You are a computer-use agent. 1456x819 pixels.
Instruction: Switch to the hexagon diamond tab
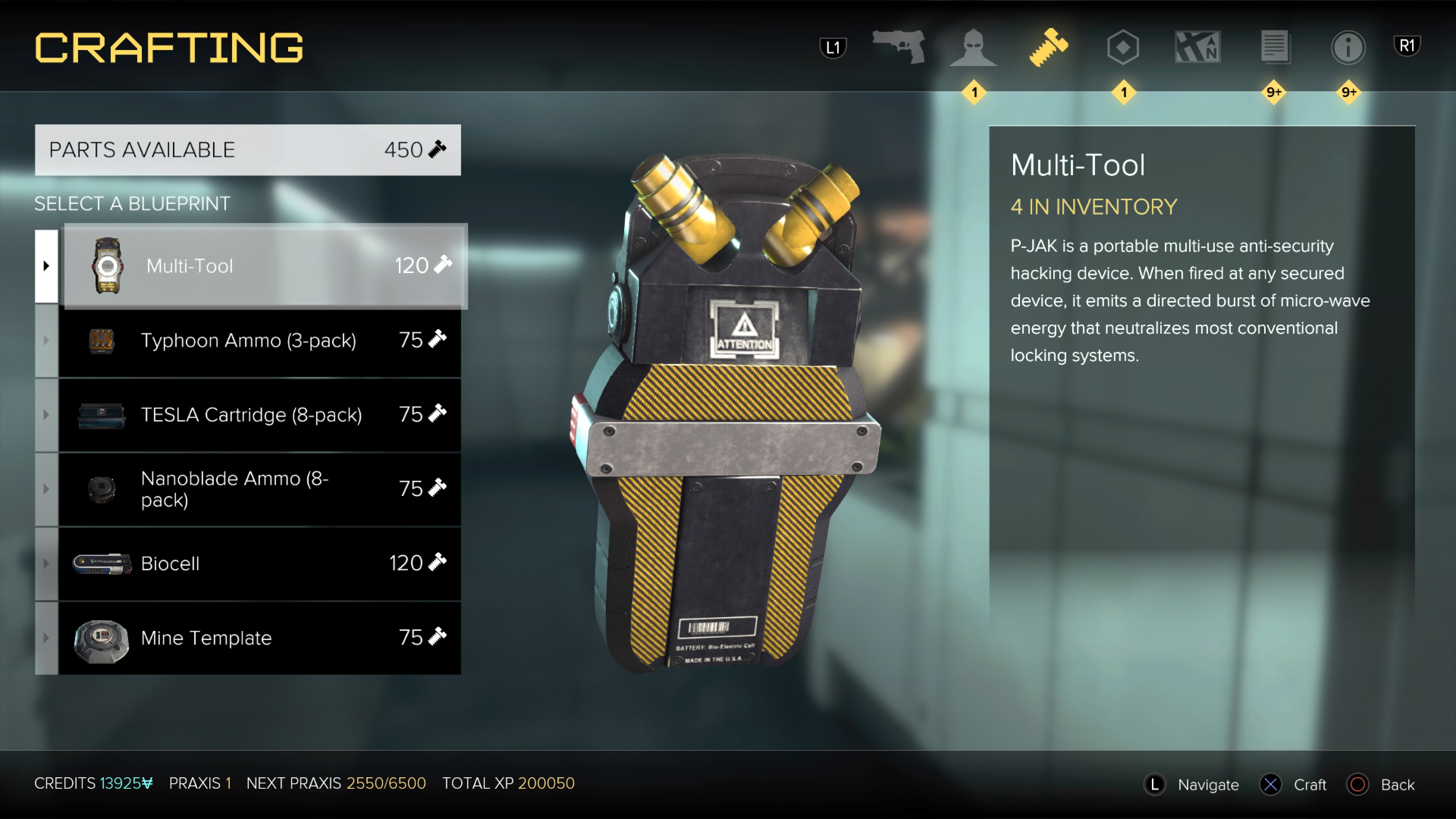click(1122, 47)
